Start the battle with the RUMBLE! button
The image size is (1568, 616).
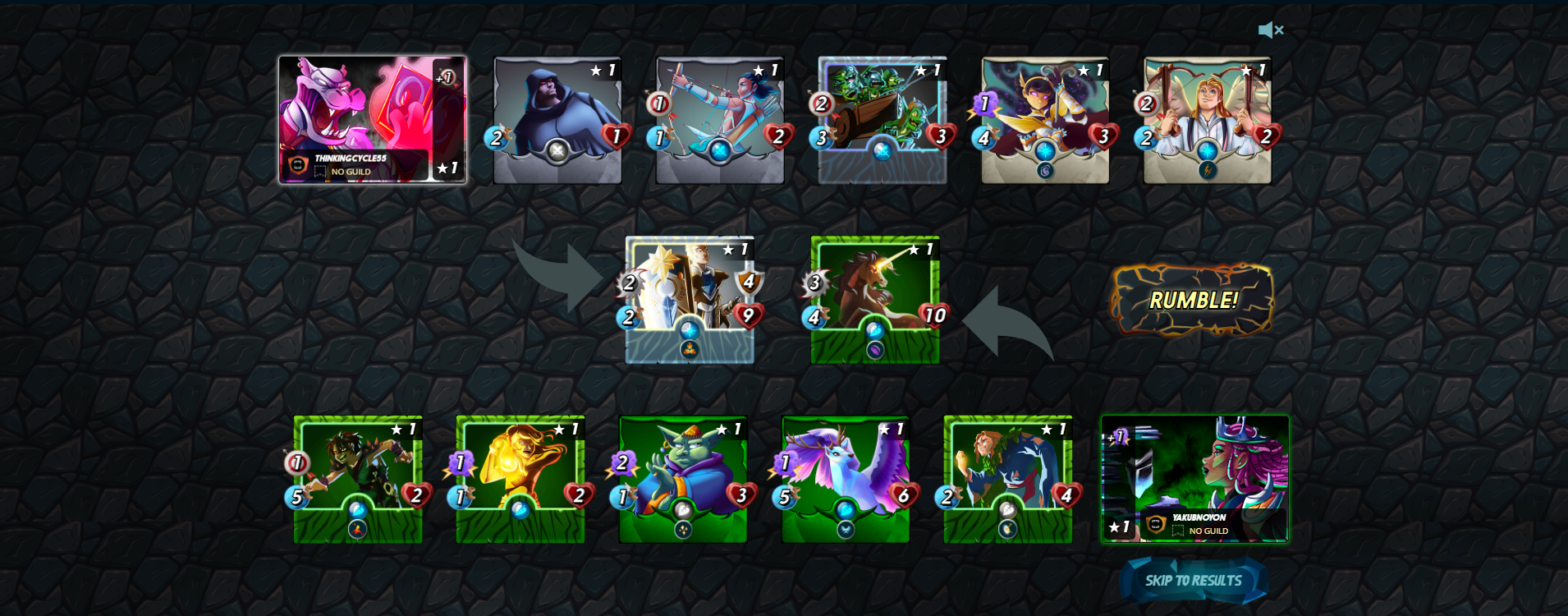(x=1192, y=300)
